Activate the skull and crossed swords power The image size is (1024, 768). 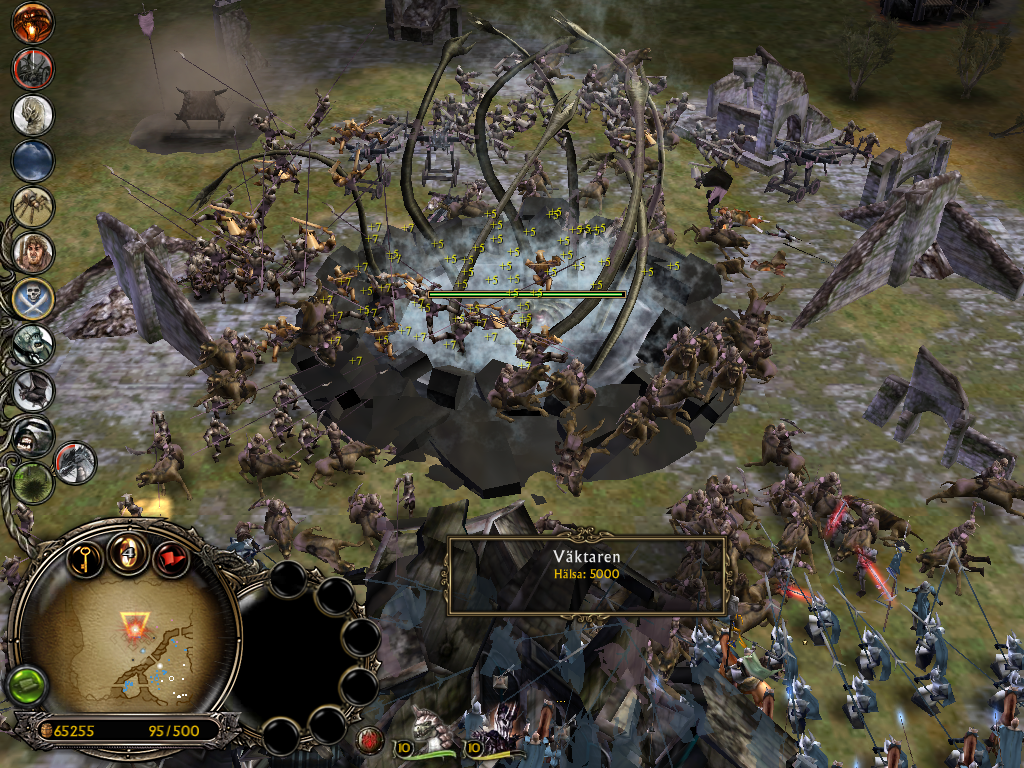click(x=33, y=299)
